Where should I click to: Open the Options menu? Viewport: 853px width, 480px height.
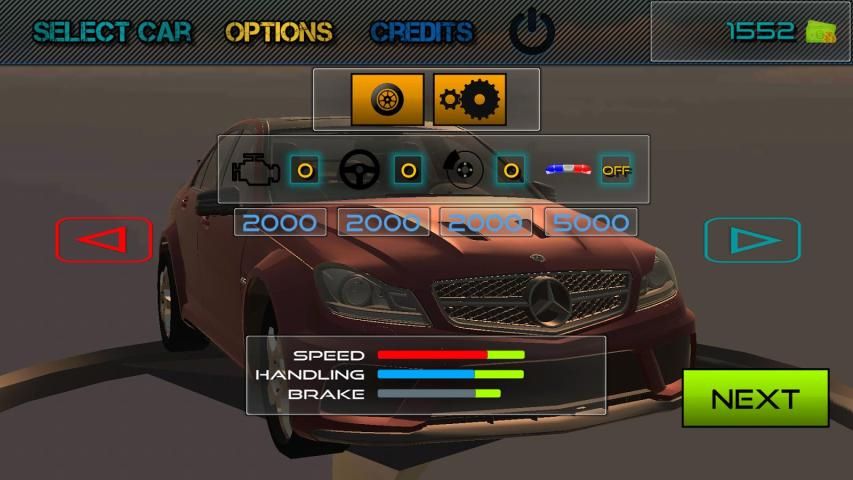[279, 32]
